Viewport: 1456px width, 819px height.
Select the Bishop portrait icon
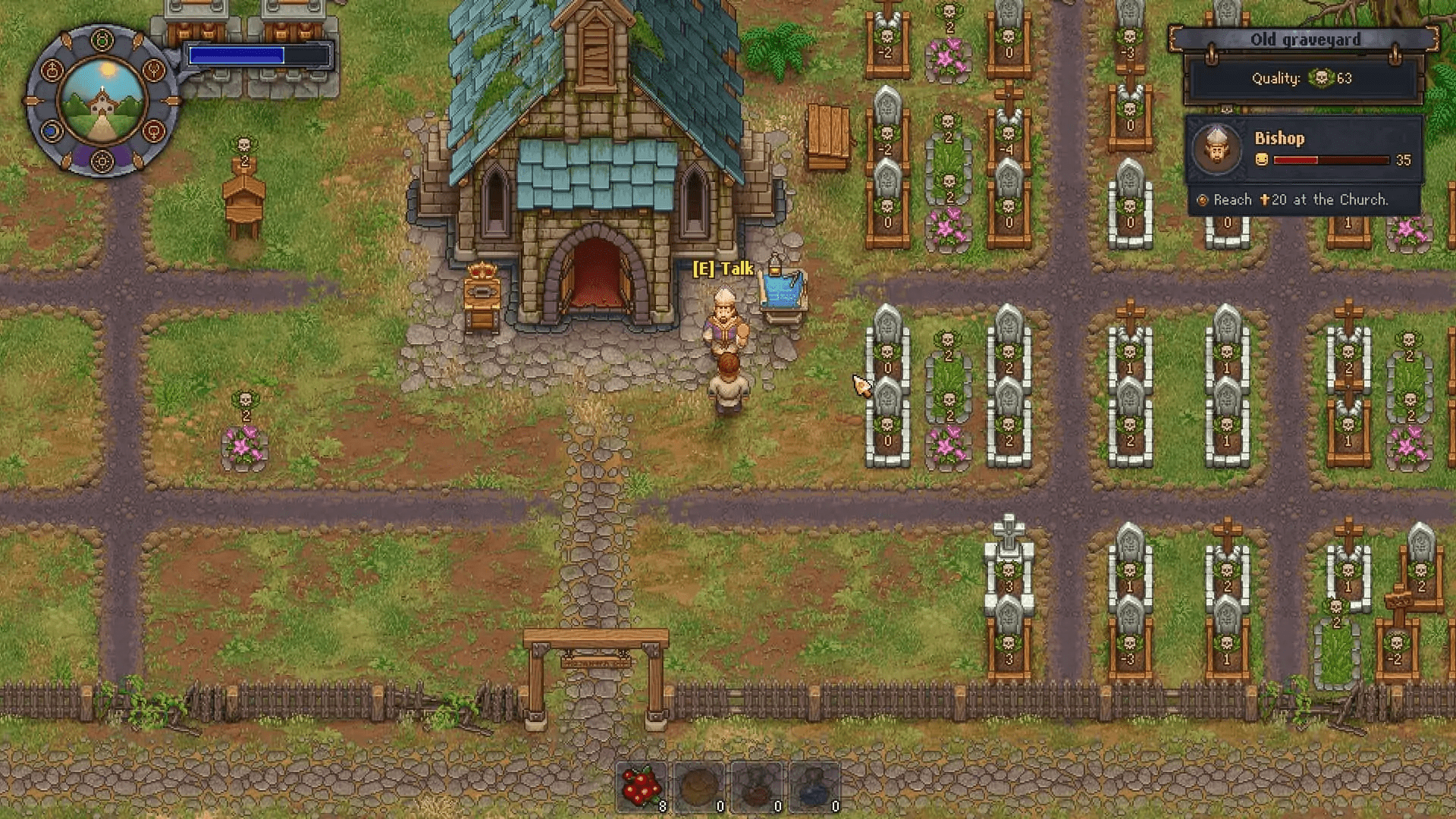(1216, 149)
